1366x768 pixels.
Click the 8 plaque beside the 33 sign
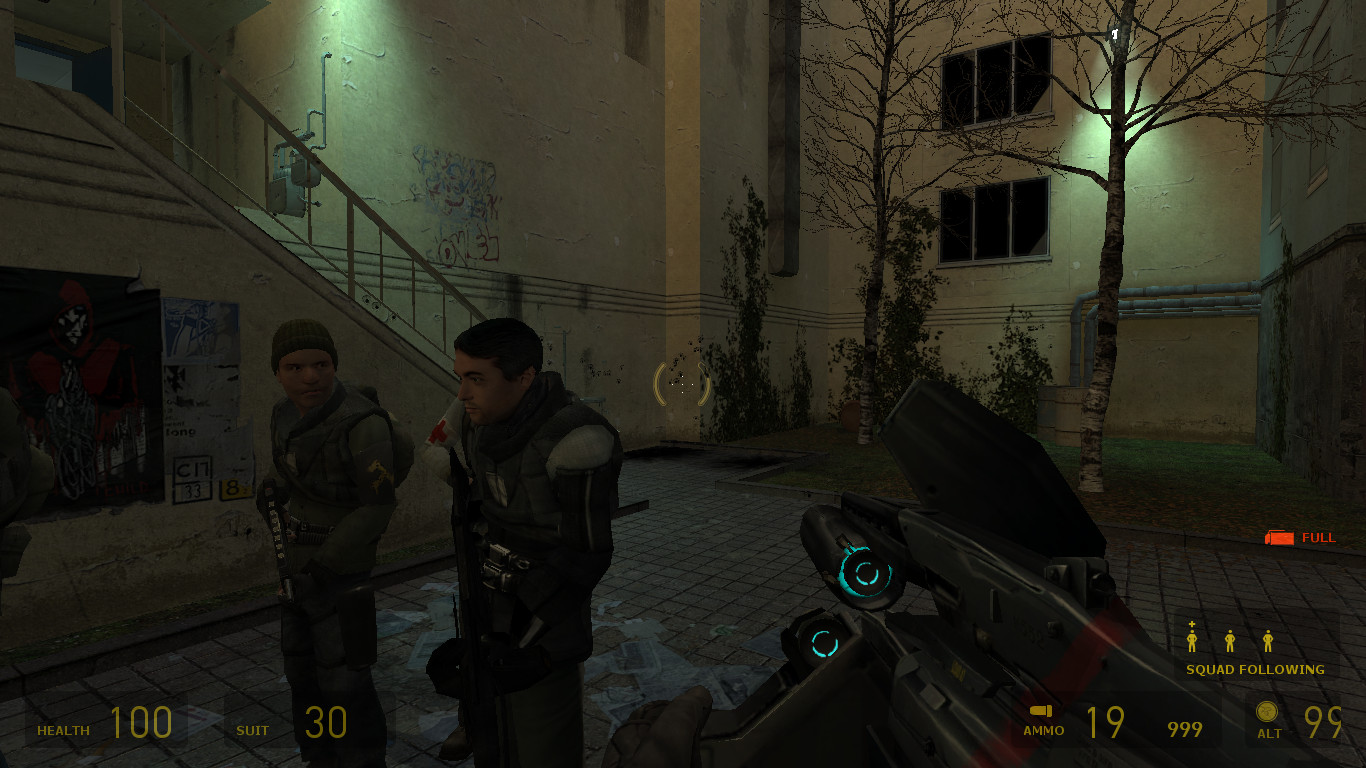[232, 489]
